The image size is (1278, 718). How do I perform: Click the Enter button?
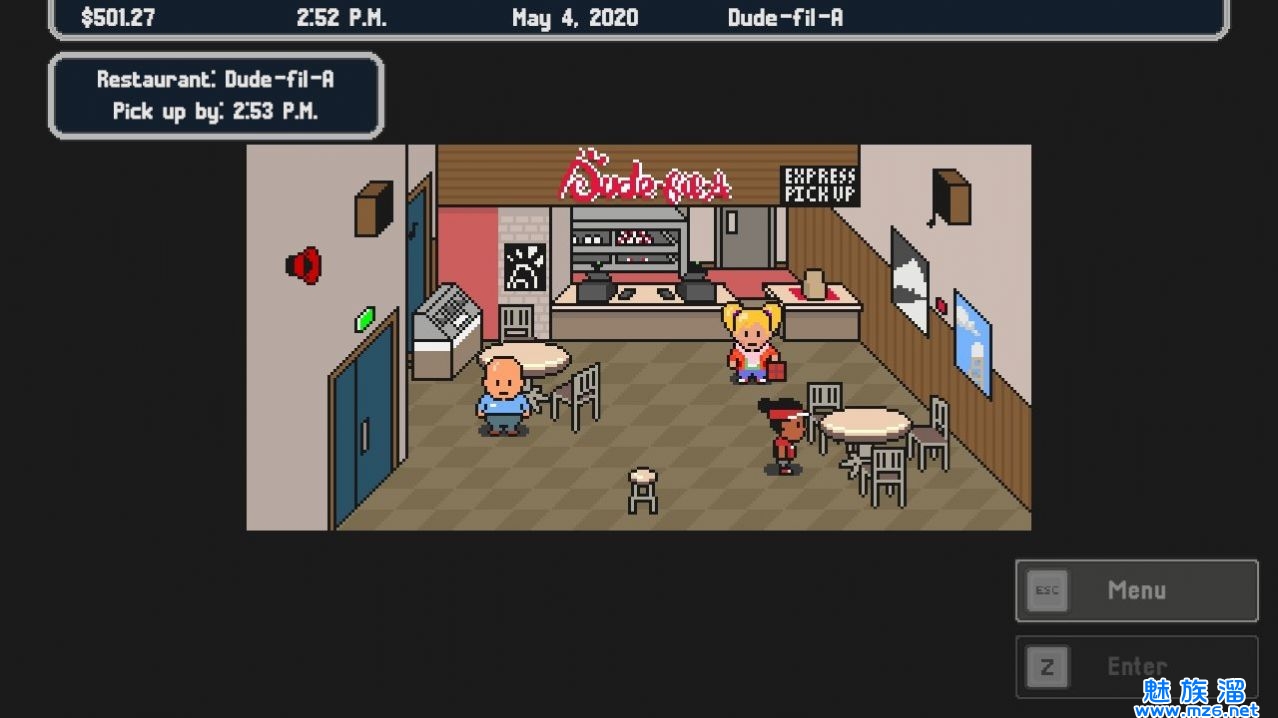pos(1136,666)
